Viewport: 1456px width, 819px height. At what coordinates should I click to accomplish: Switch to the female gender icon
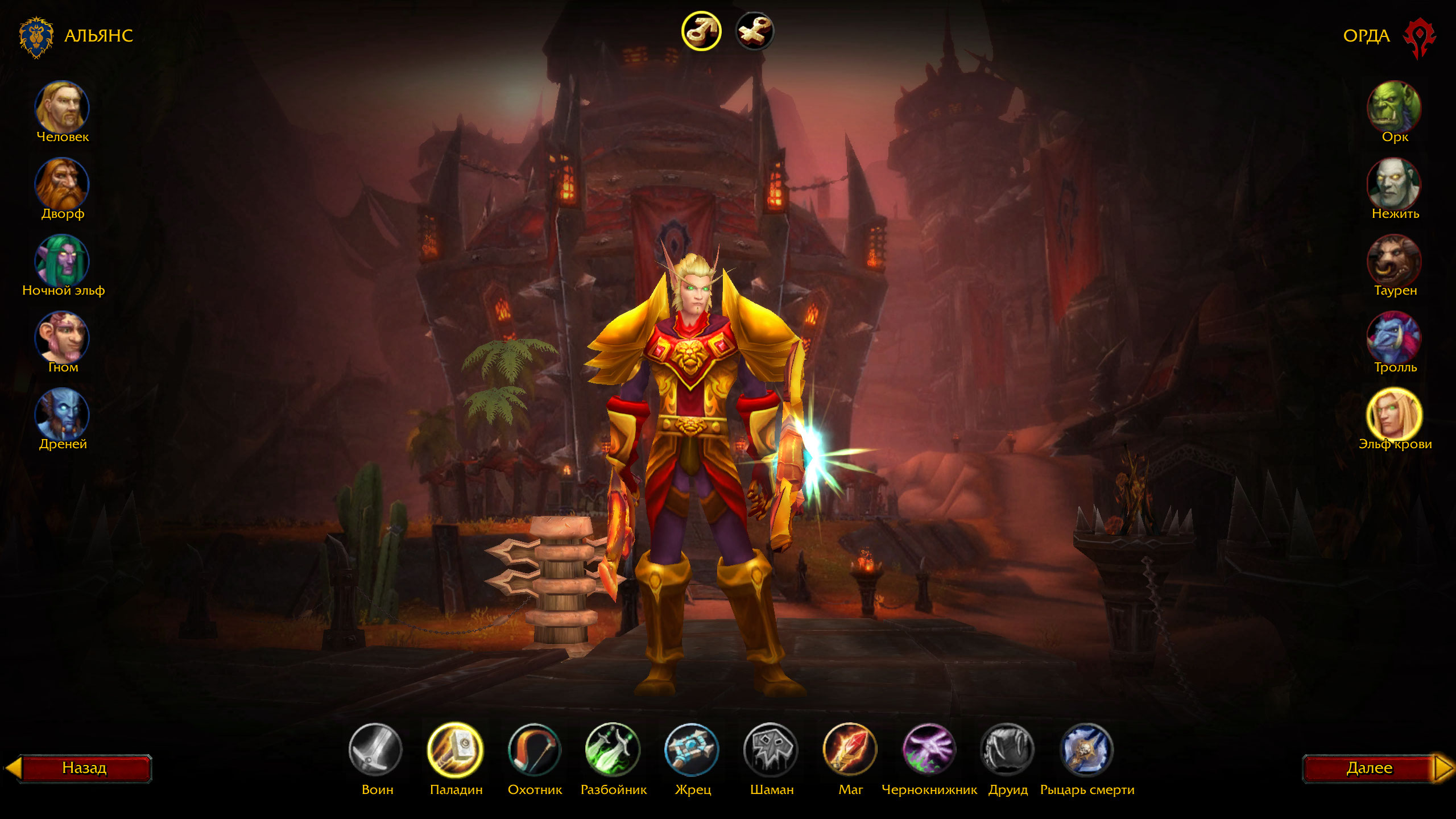tap(755, 31)
